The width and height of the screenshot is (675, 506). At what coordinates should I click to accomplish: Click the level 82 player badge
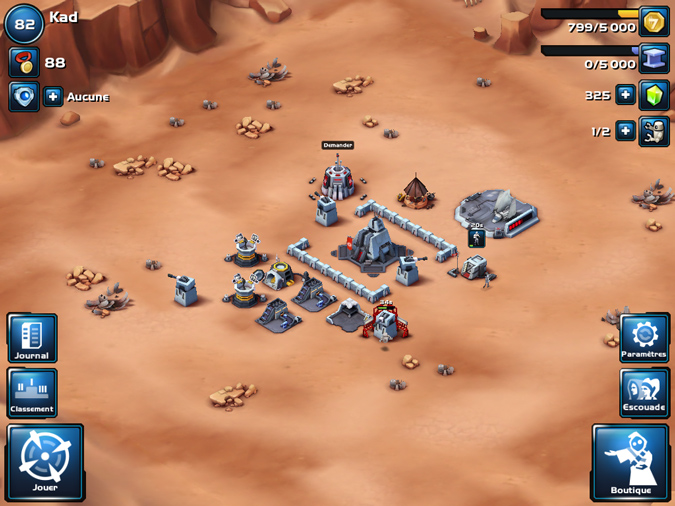(x=24, y=24)
